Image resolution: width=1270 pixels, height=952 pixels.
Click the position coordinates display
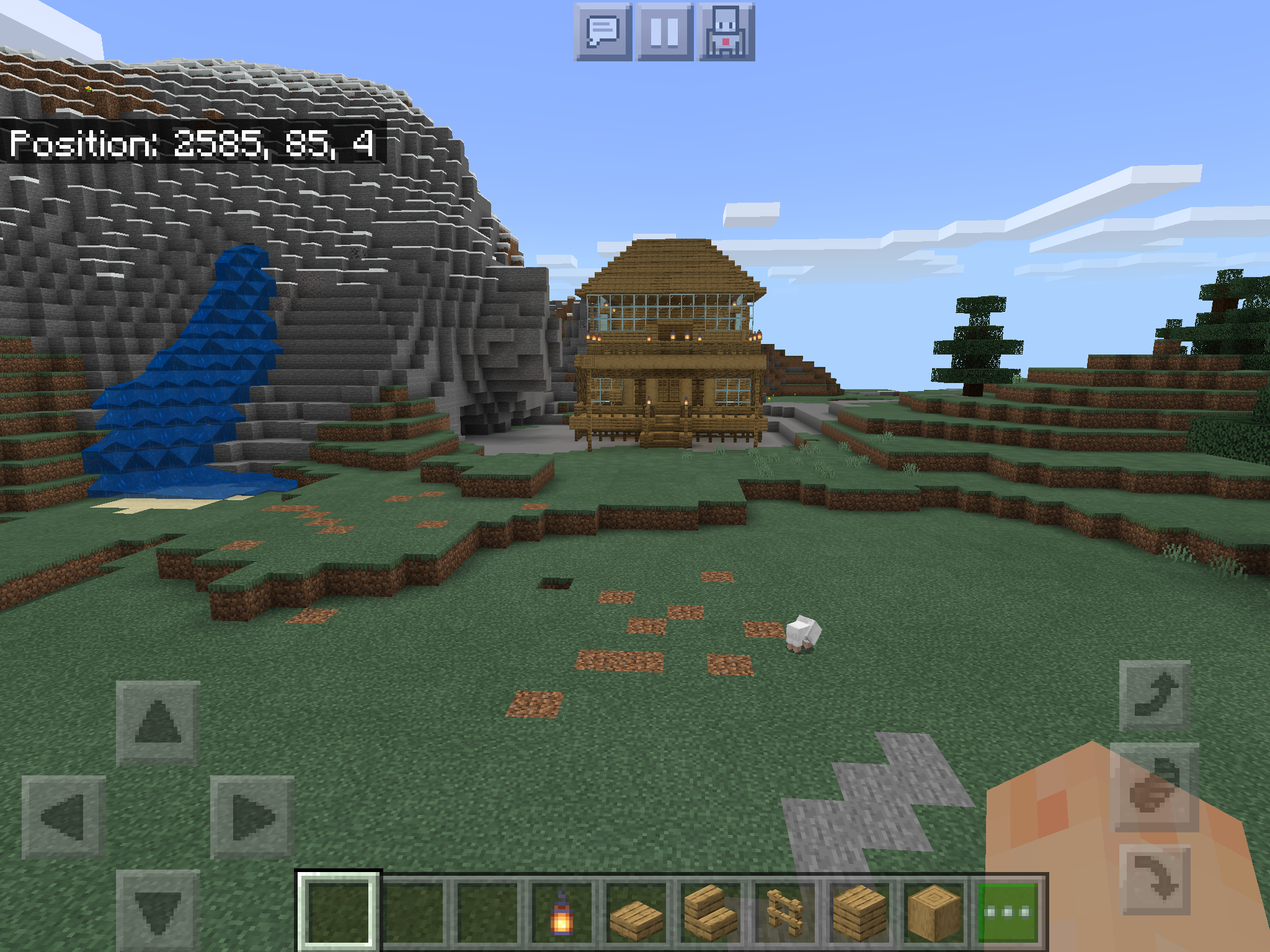(x=192, y=144)
